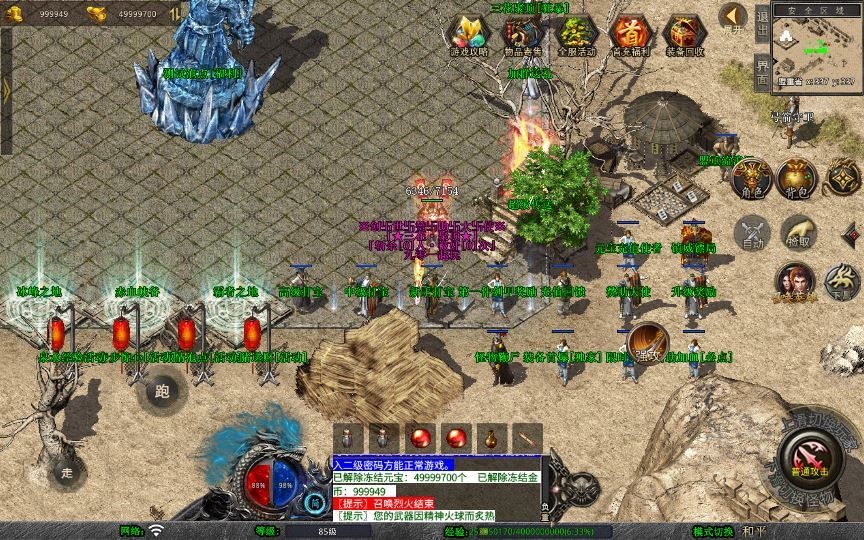Tap the 下属 winged button
Image resolution: width=864 pixels, height=540 pixels.
(842, 282)
